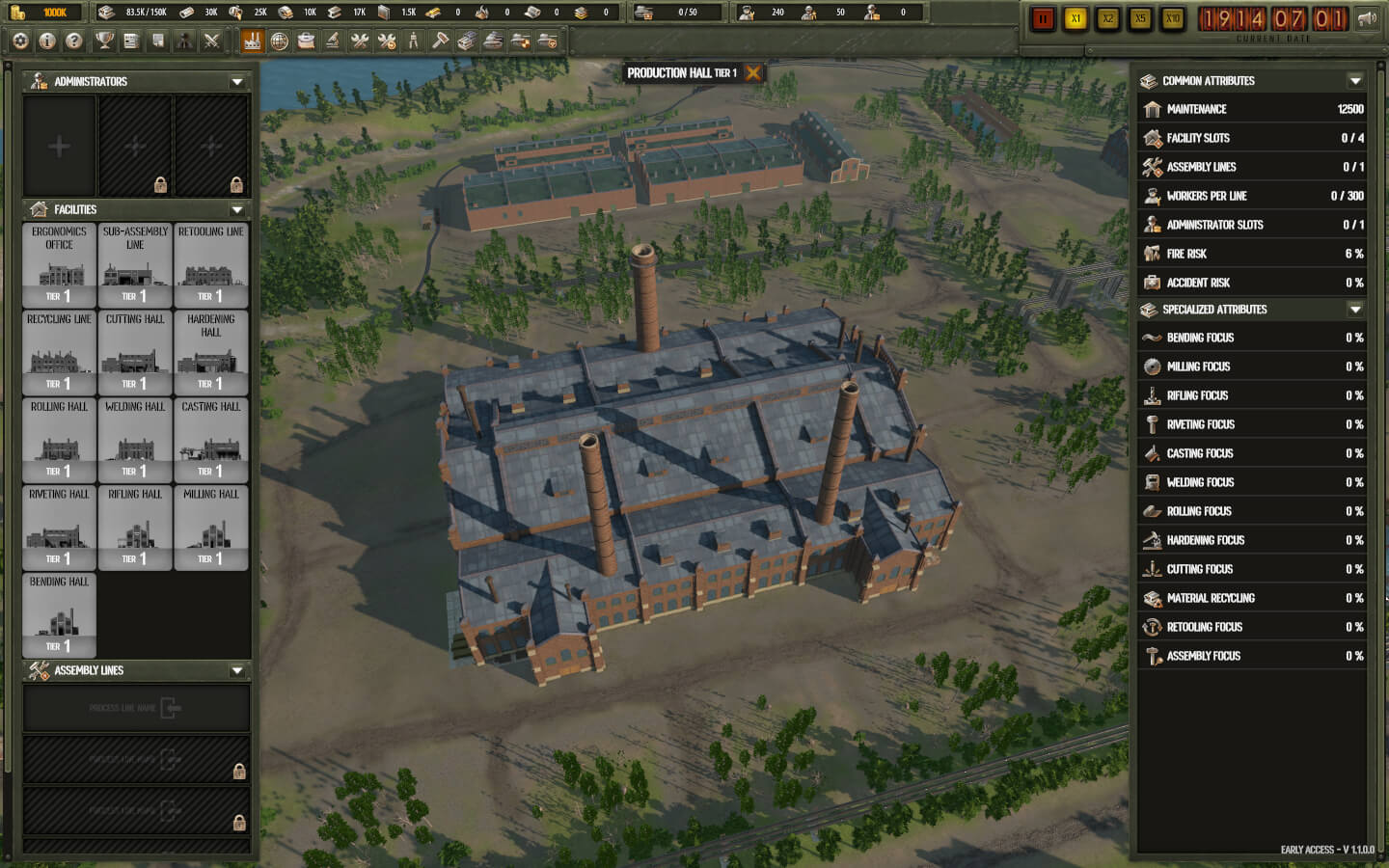Click the help question mark icon
Screen dimensions: 1389x868
[72, 41]
